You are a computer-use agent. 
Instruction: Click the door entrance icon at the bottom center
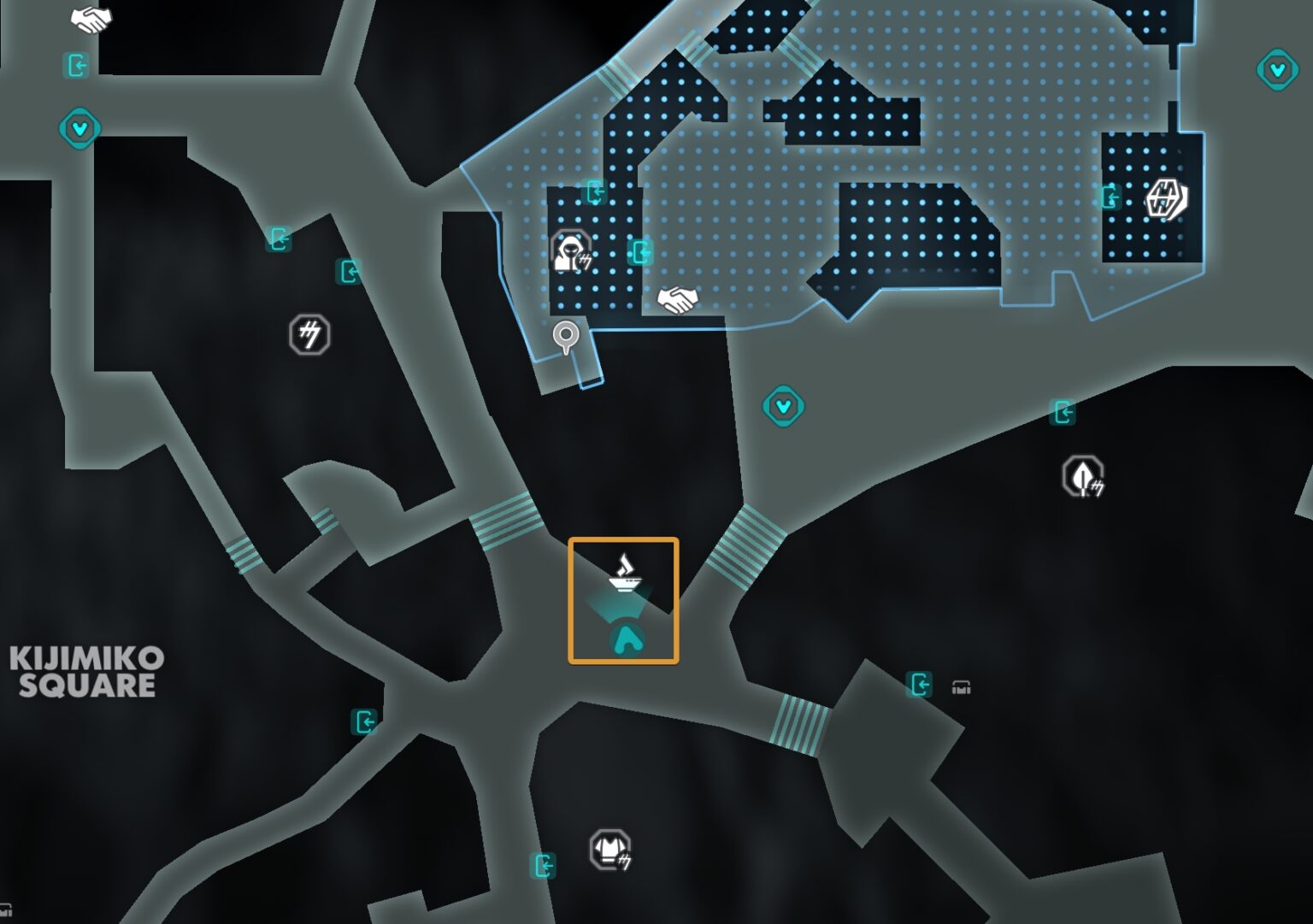[545, 866]
